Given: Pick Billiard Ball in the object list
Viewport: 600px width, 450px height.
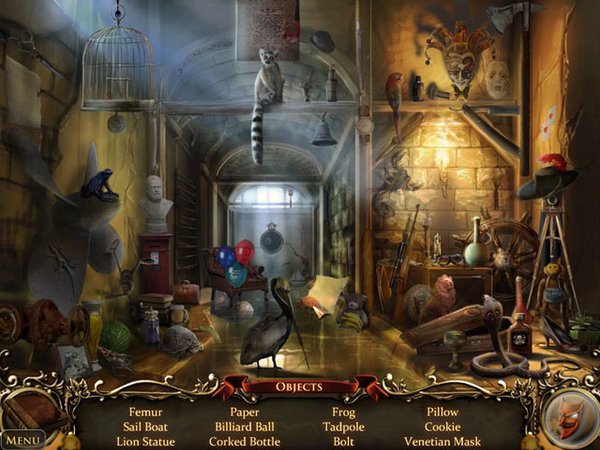Looking at the screenshot, I should pos(244,426).
